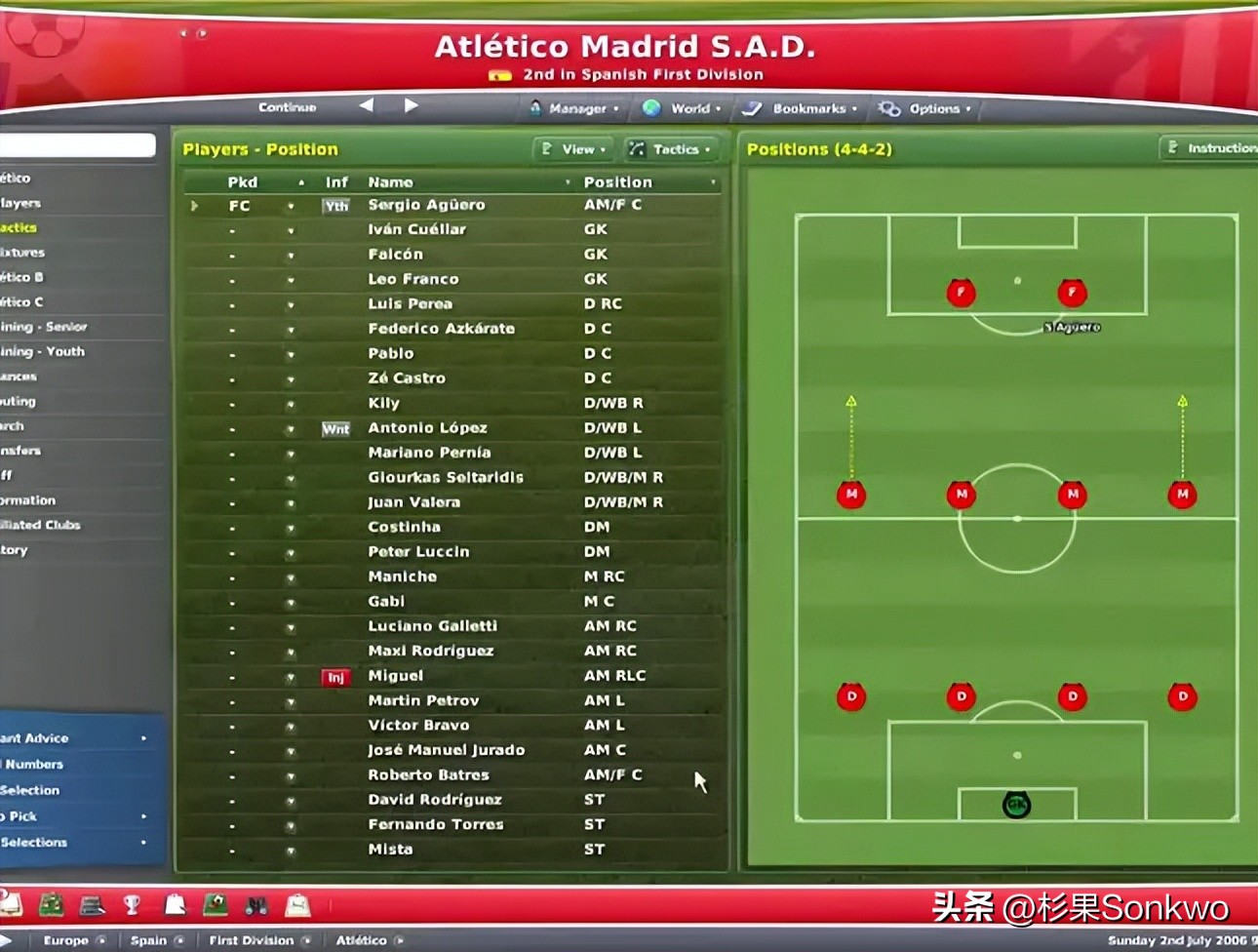Sort players by Name column header
This screenshot has width=1258, height=952.
390,182
